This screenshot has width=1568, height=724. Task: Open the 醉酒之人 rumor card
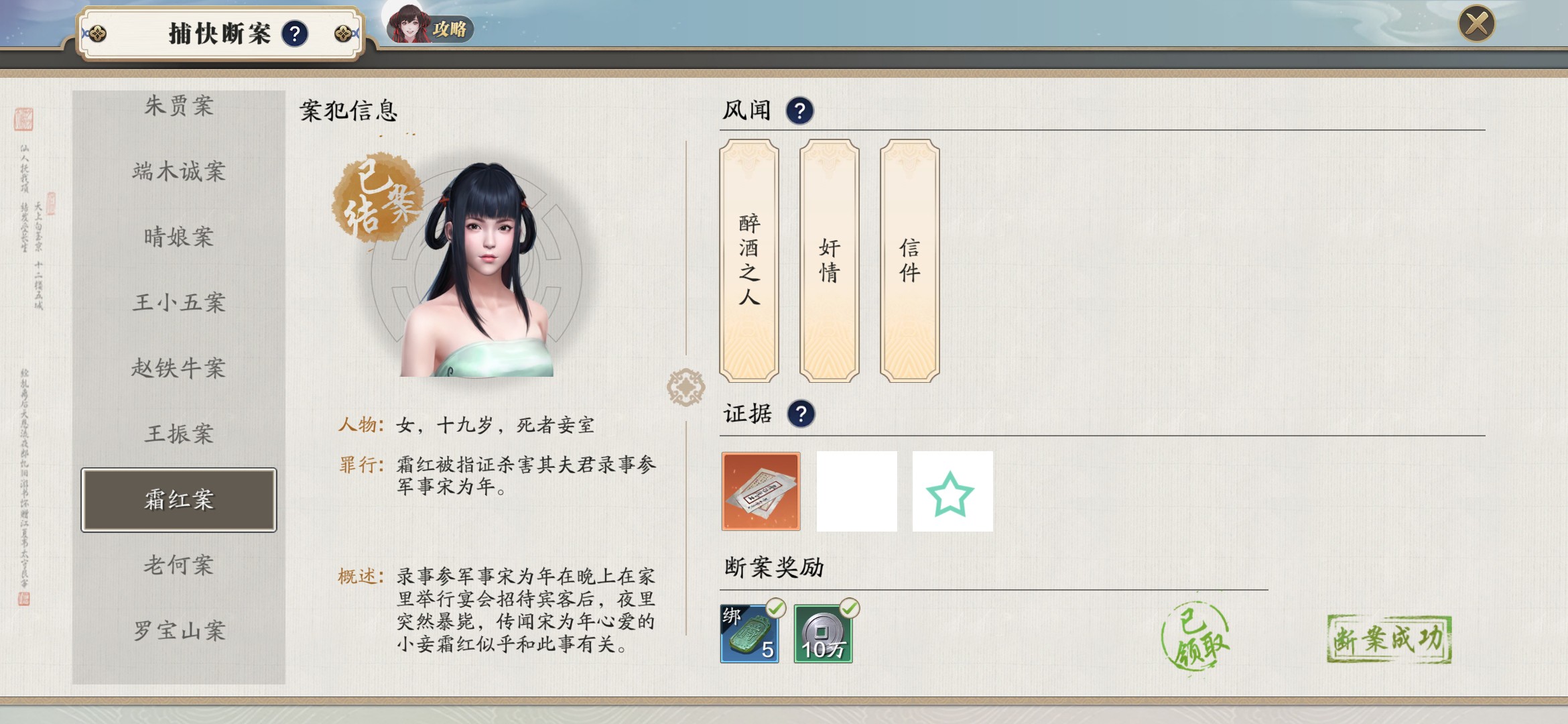pyautogui.click(x=749, y=260)
